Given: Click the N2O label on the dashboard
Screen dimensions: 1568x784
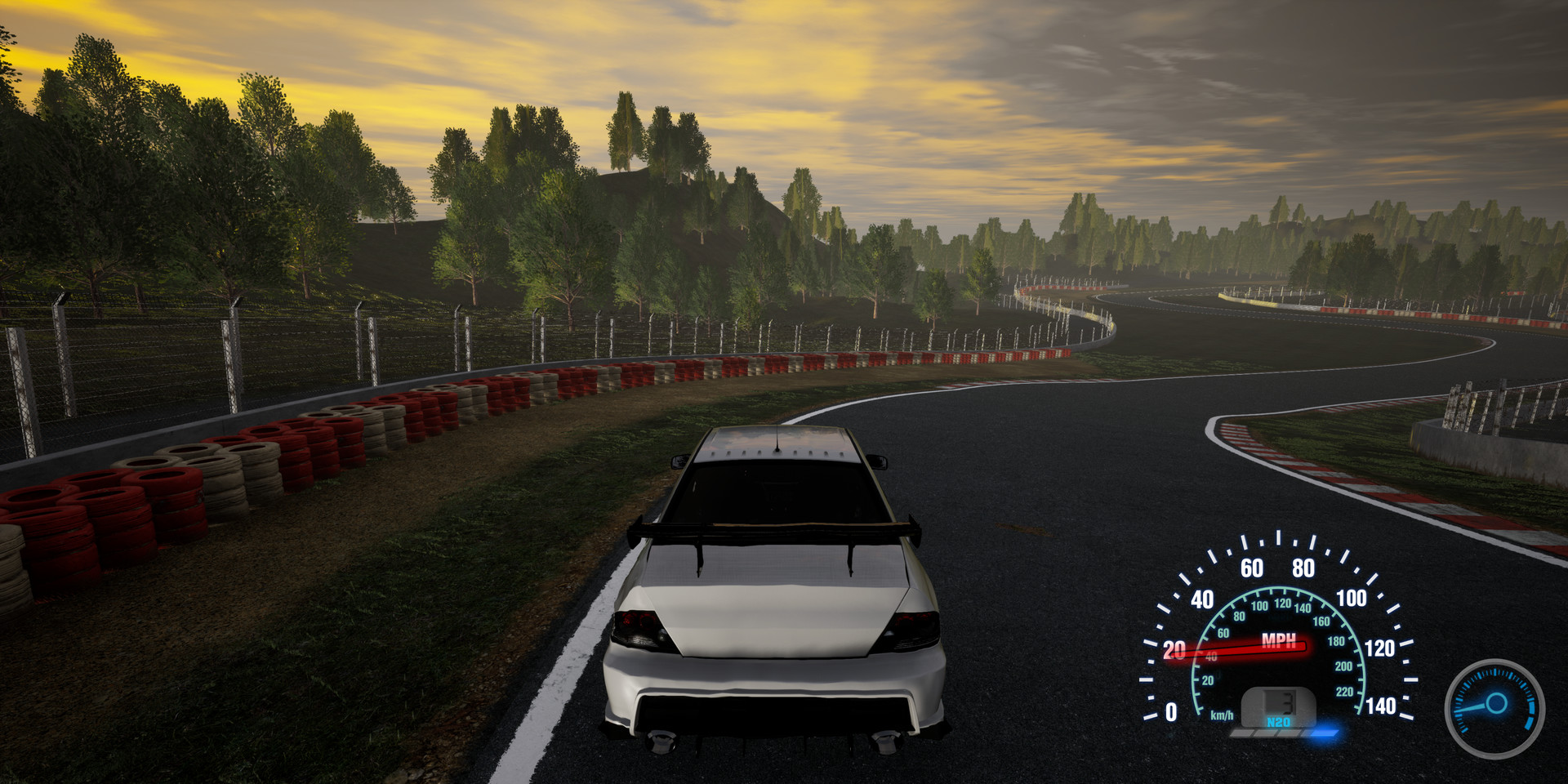Looking at the screenshot, I should click(x=1279, y=722).
